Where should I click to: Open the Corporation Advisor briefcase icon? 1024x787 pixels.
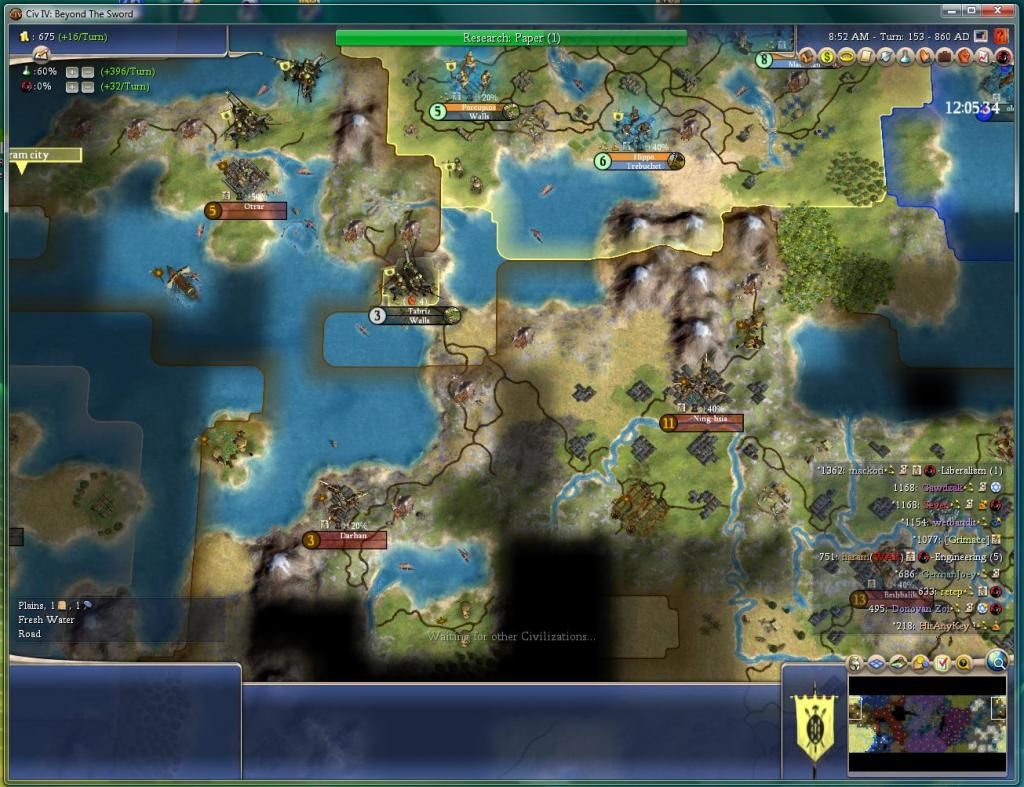click(x=944, y=57)
